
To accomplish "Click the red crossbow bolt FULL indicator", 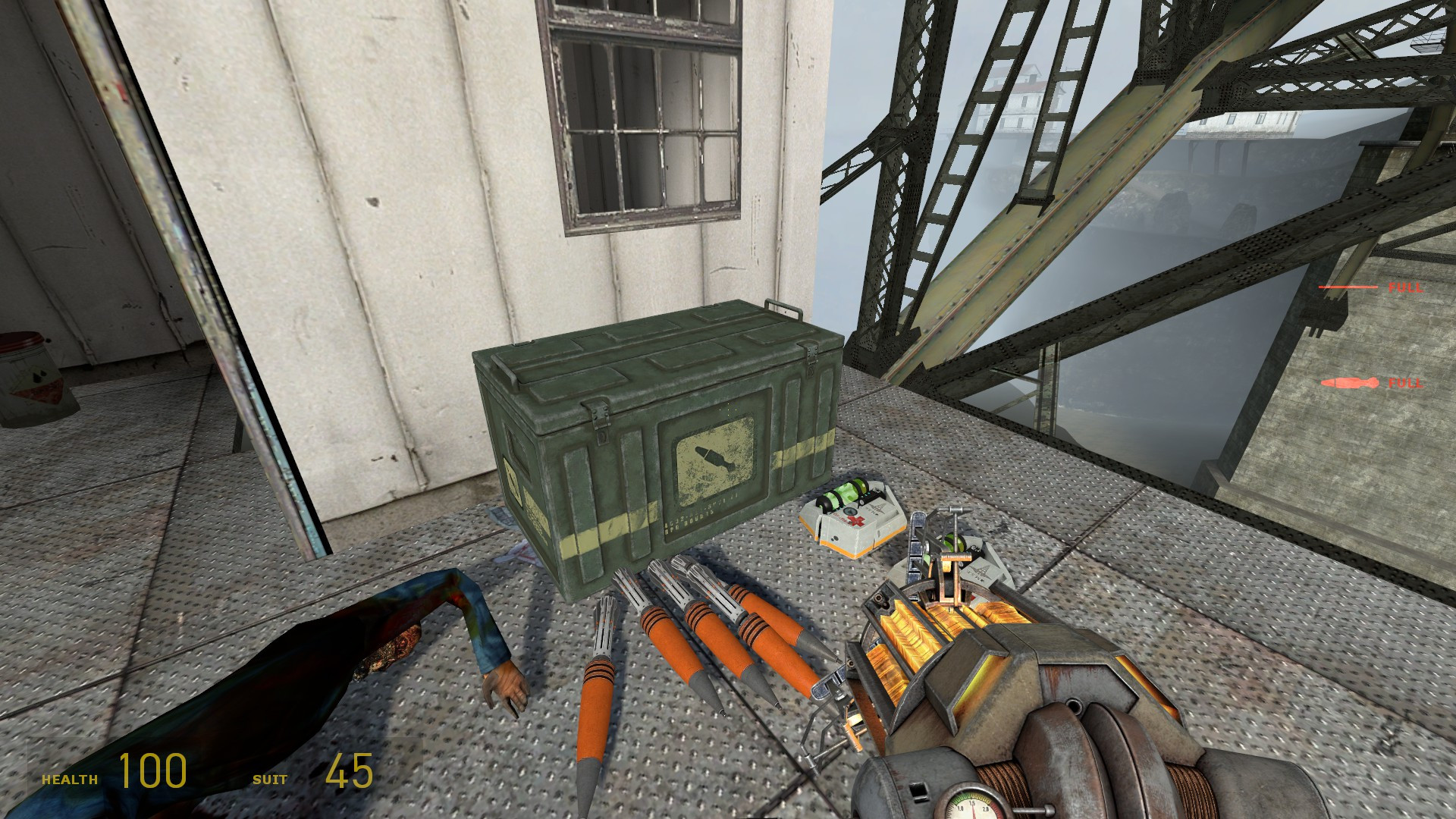I will pos(1348,288).
